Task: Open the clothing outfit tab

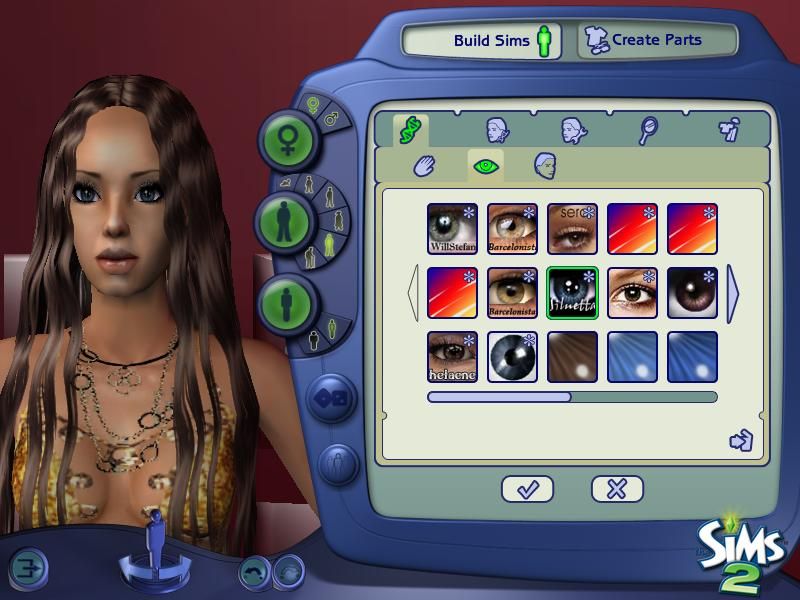Action: tap(728, 129)
